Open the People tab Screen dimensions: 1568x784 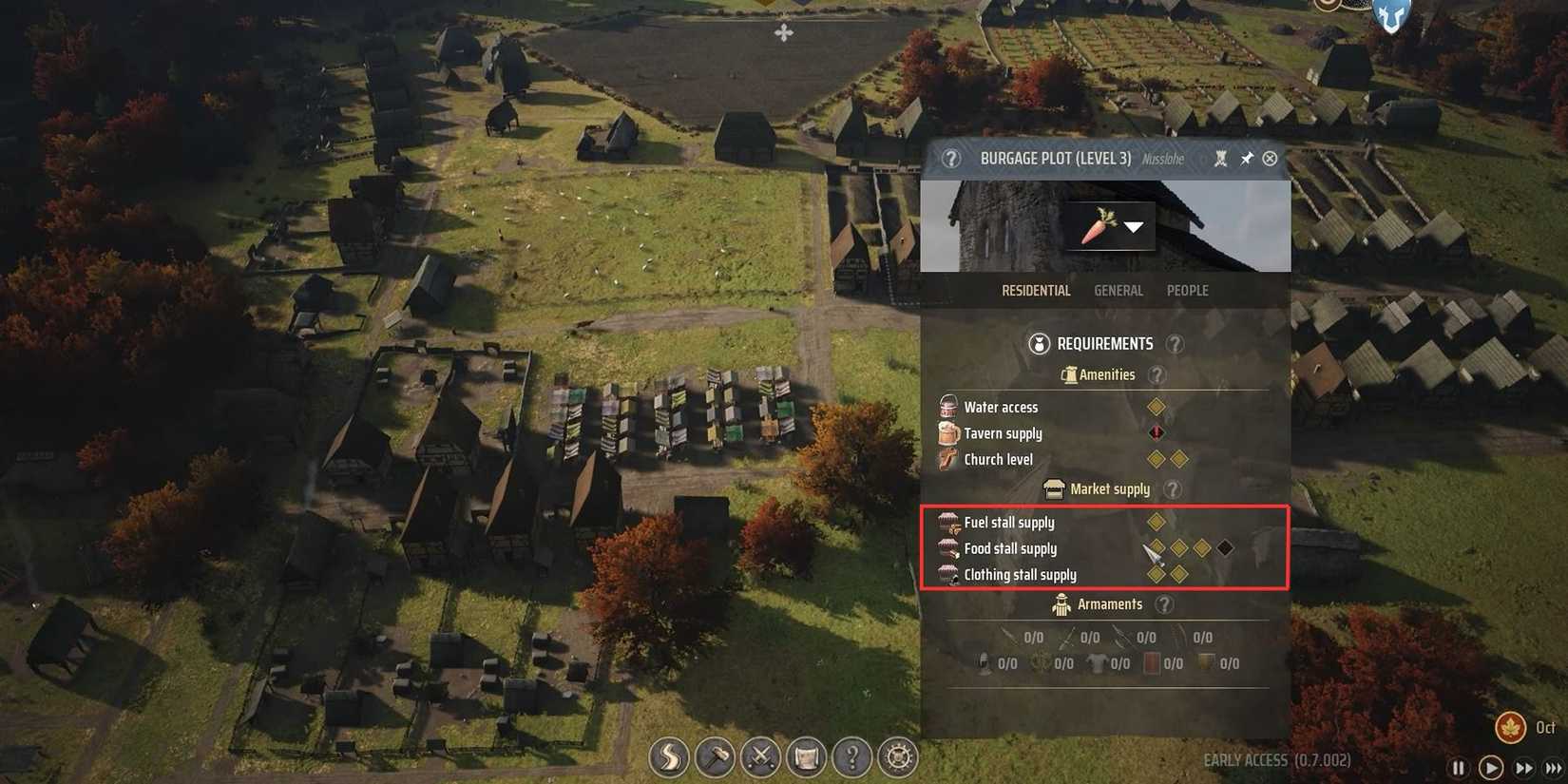pos(1187,290)
